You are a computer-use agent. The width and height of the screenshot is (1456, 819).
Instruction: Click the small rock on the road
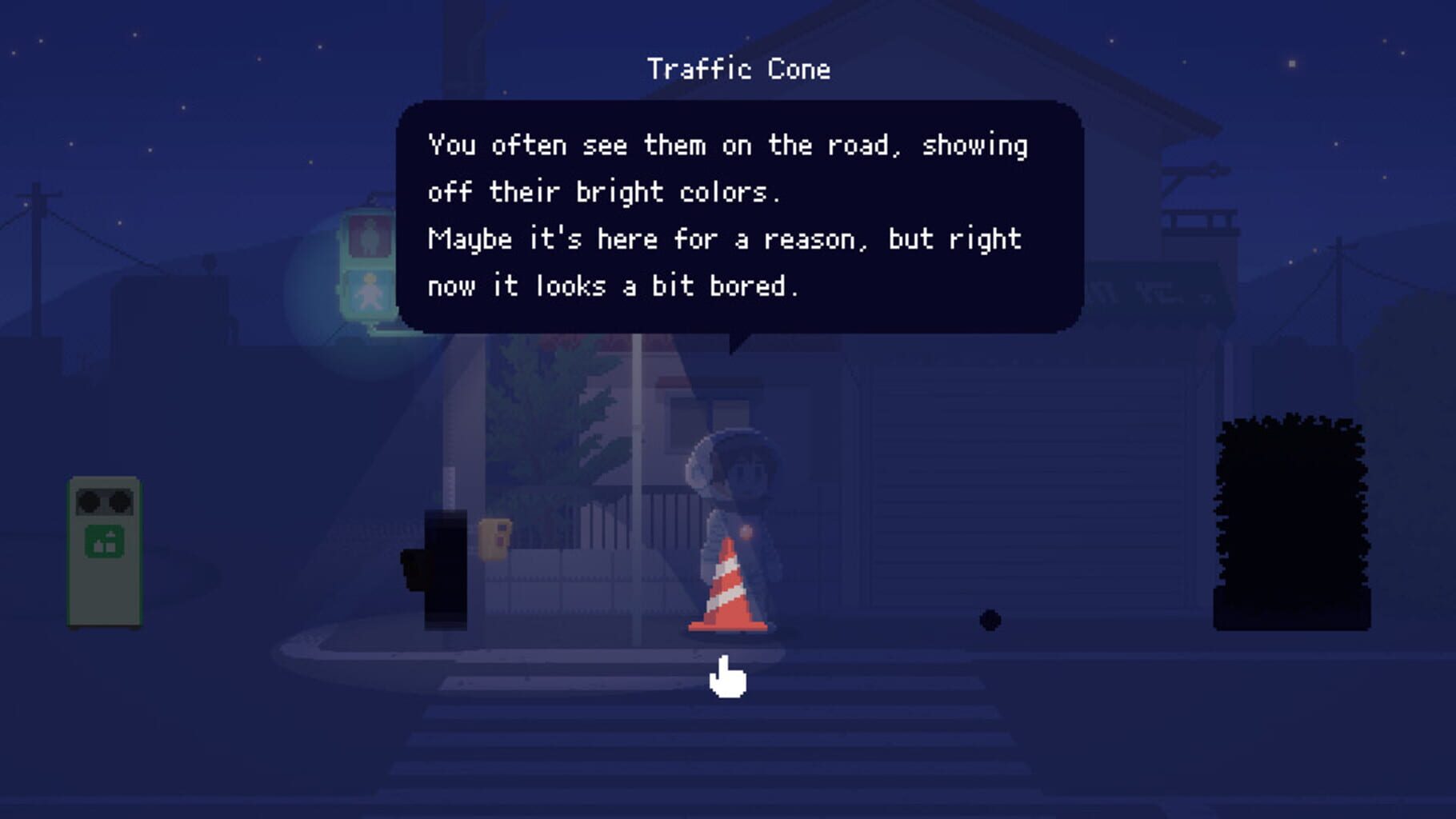click(990, 617)
